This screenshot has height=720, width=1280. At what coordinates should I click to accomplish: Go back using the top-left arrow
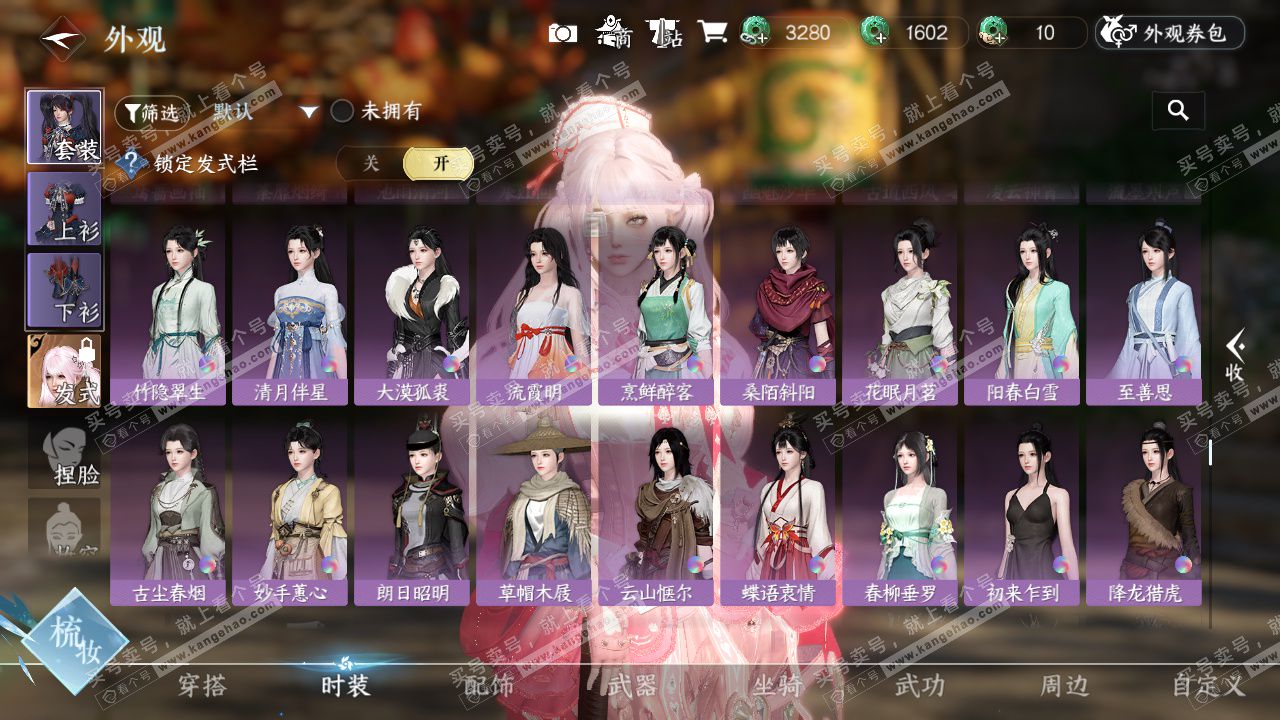pos(61,40)
